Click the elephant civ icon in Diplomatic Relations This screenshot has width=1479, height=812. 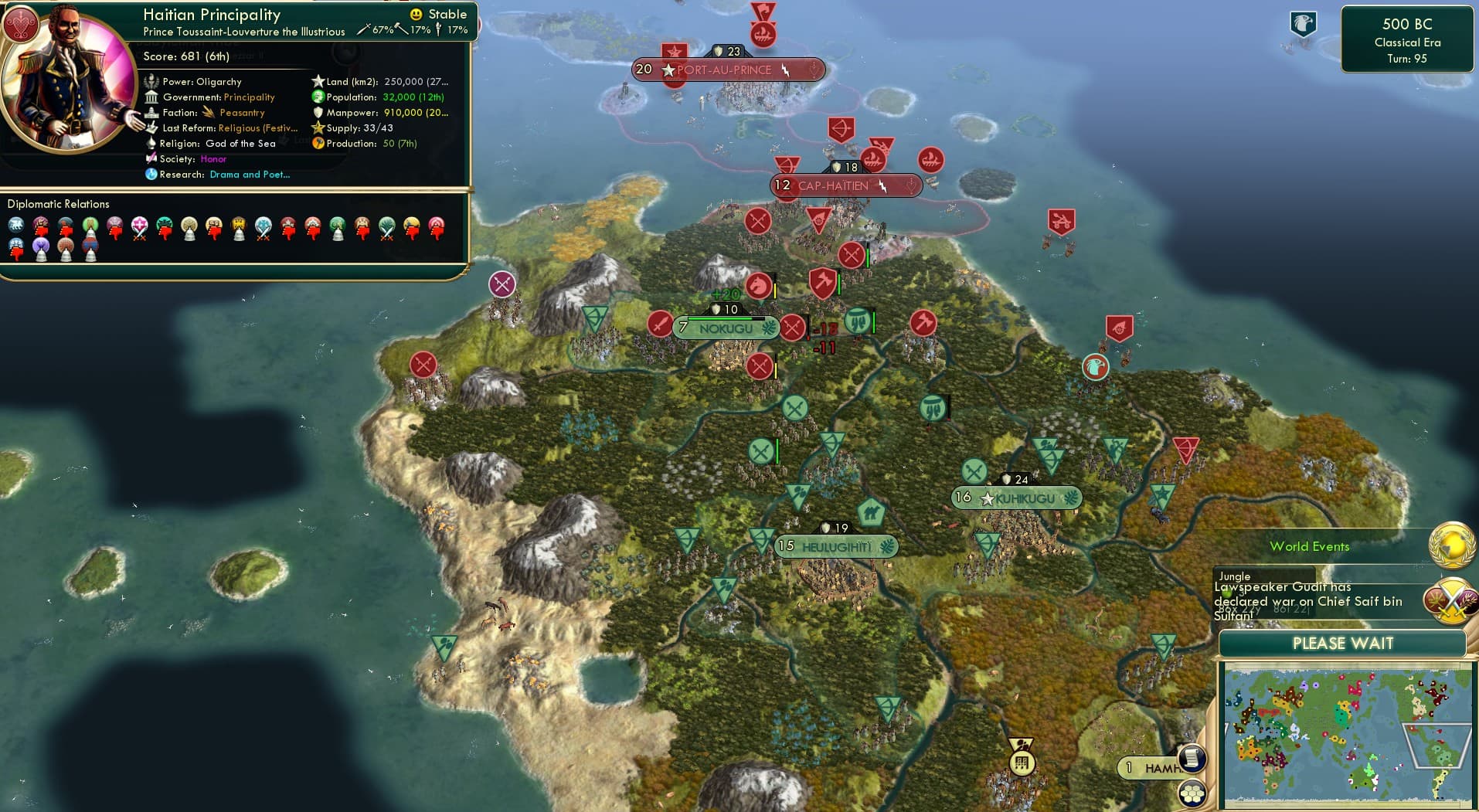(x=16, y=225)
